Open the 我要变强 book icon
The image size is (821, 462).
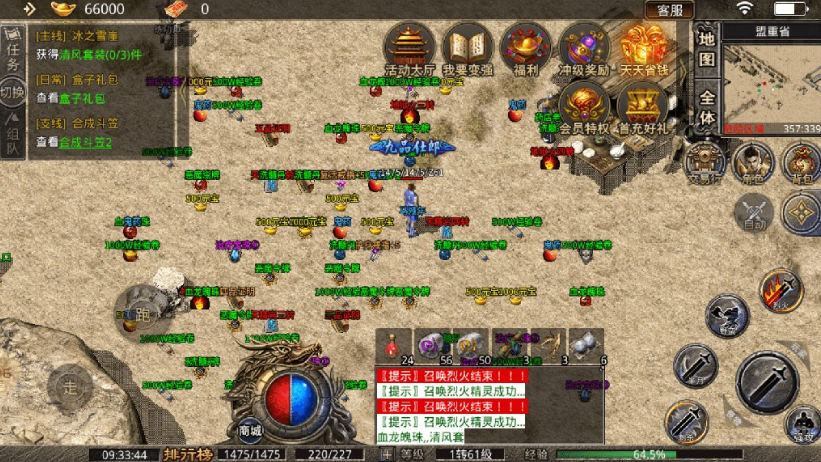click(x=467, y=48)
